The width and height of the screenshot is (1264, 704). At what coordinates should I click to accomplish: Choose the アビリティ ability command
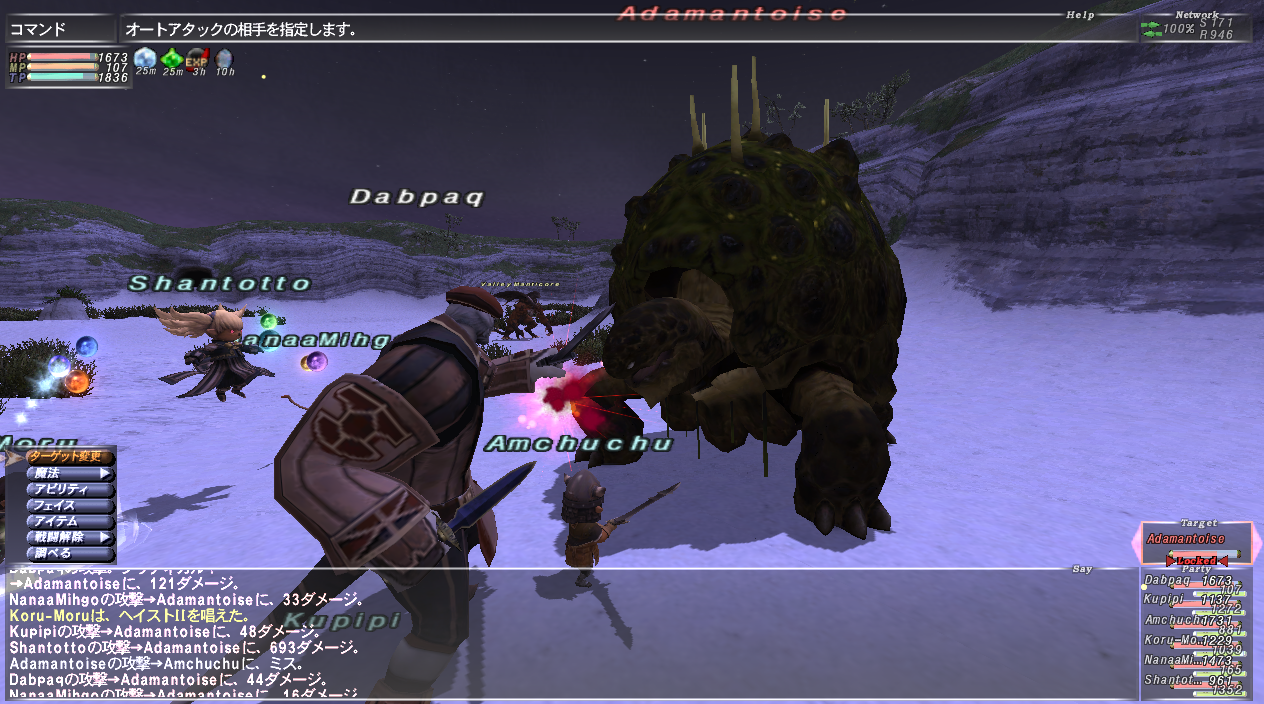click(x=70, y=489)
